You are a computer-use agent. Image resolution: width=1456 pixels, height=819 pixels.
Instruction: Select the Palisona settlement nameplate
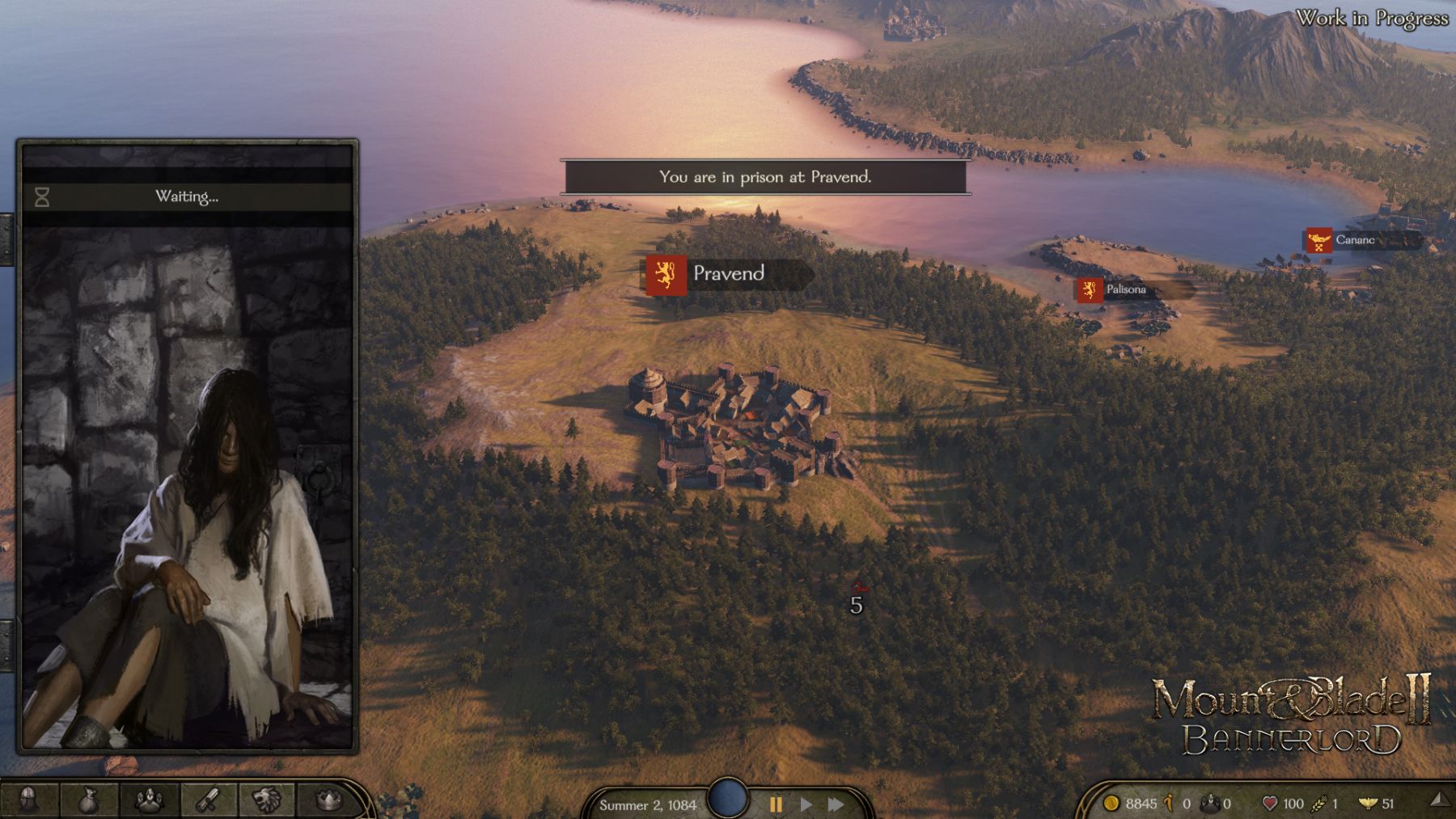1125,289
